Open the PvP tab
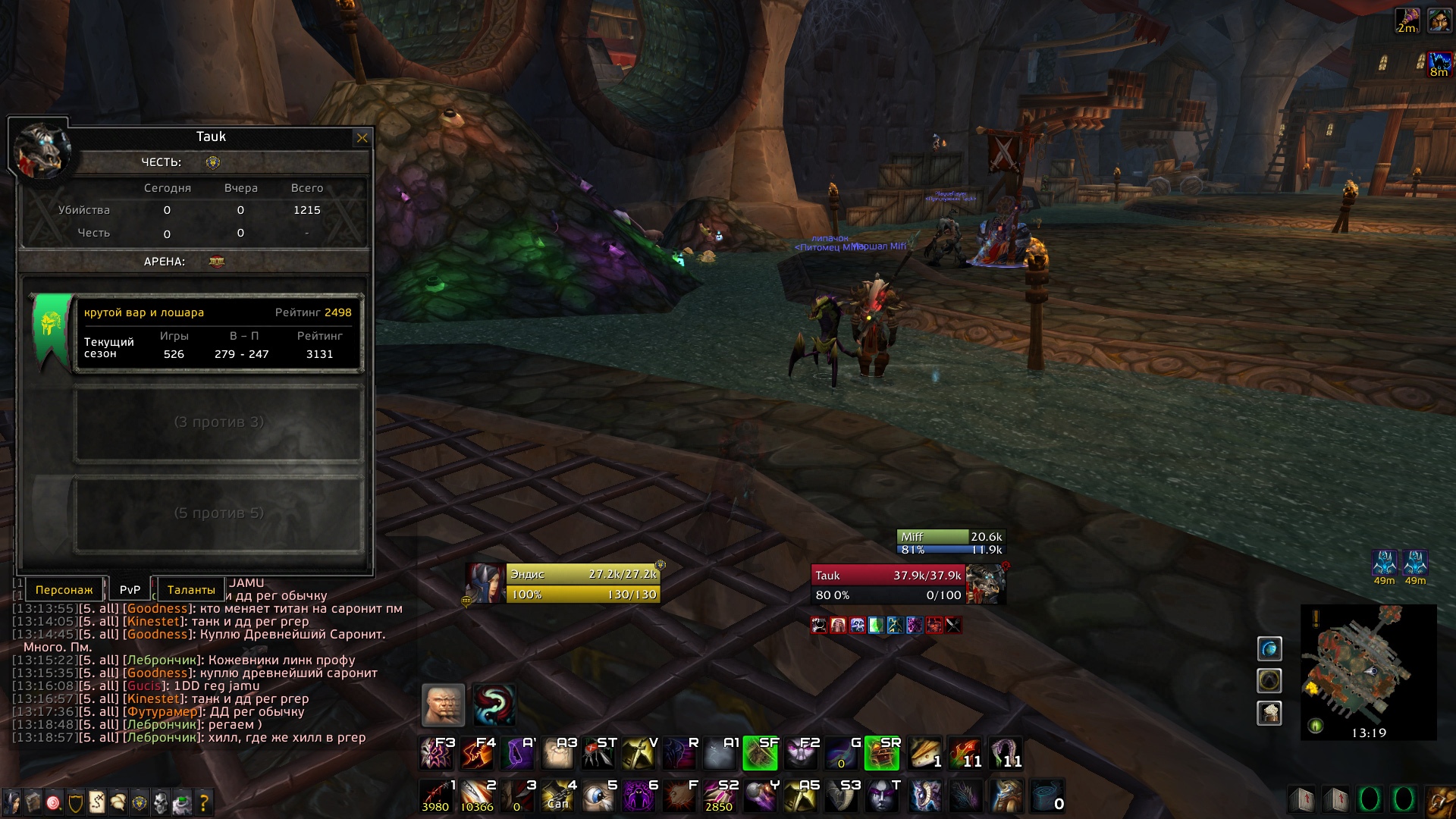This screenshot has height=819, width=1456. point(130,590)
